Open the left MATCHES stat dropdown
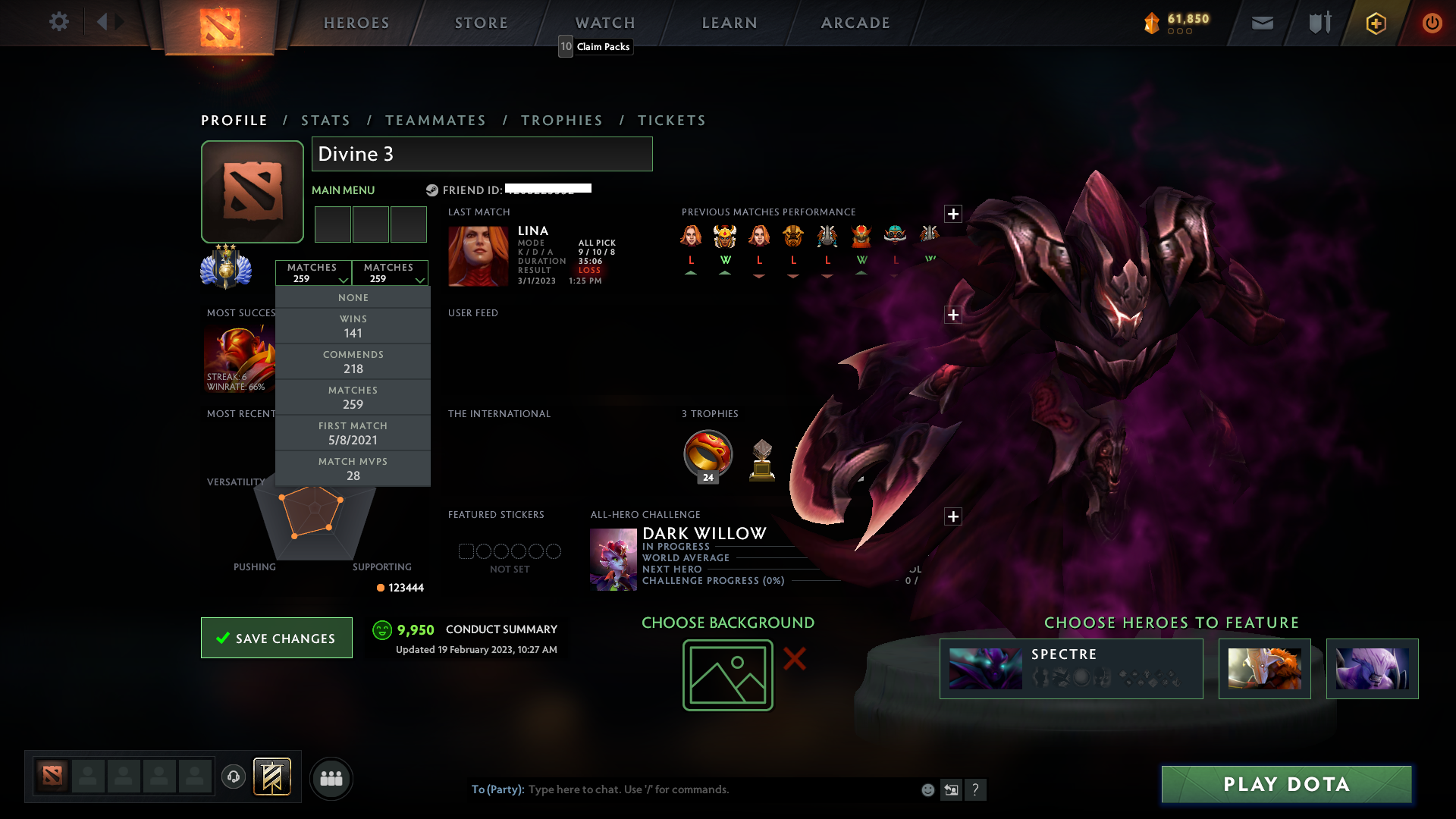 (x=313, y=273)
